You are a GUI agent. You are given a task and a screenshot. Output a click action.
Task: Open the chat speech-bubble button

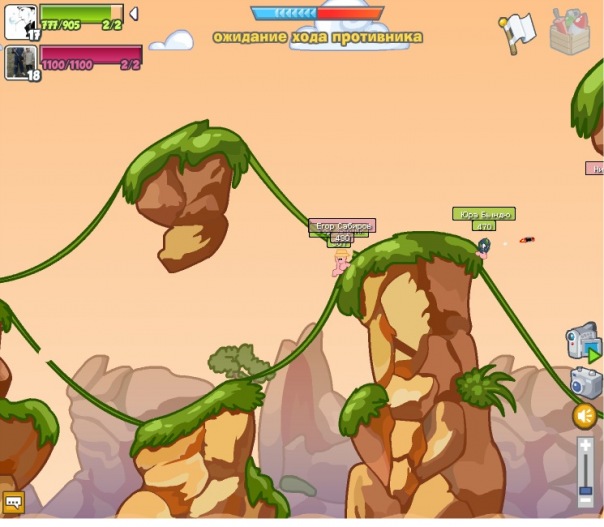point(14,502)
